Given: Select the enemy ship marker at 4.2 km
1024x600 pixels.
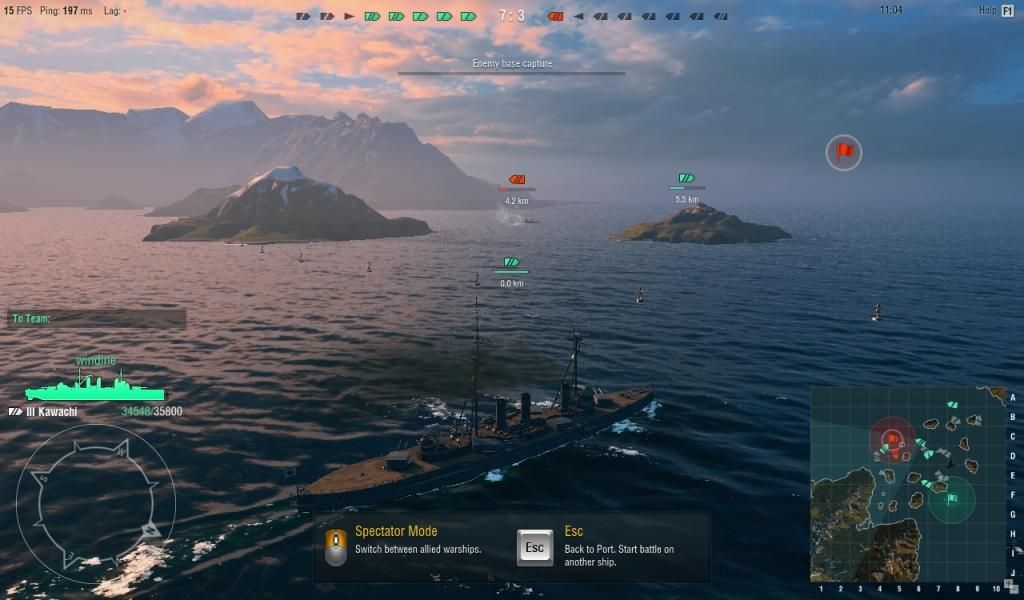Looking at the screenshot, I should coord(517,180).
